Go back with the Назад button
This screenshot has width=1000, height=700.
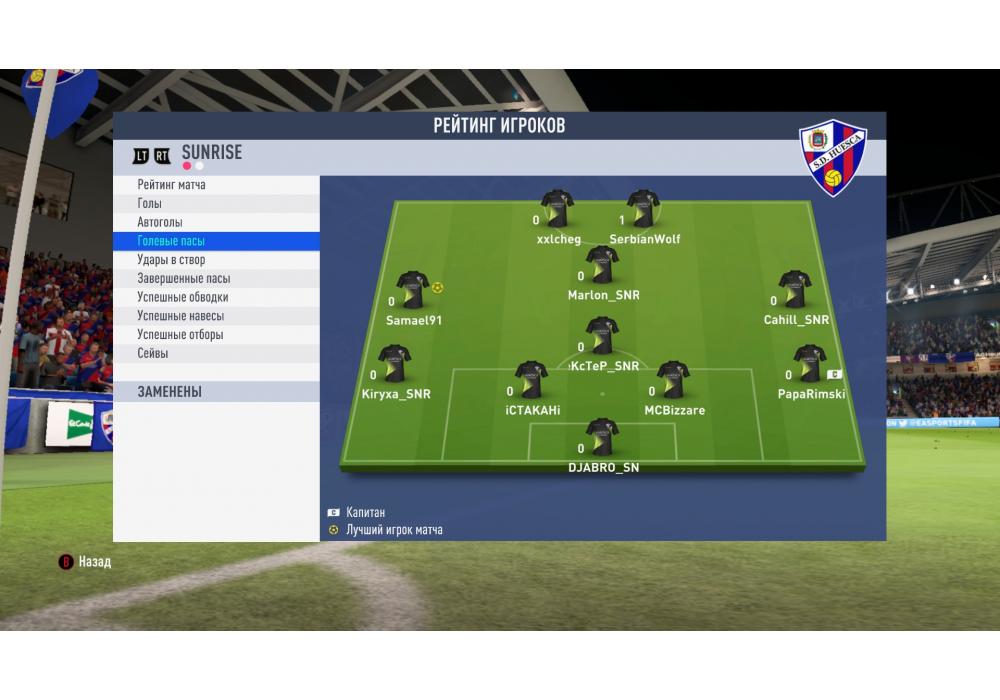86,562
